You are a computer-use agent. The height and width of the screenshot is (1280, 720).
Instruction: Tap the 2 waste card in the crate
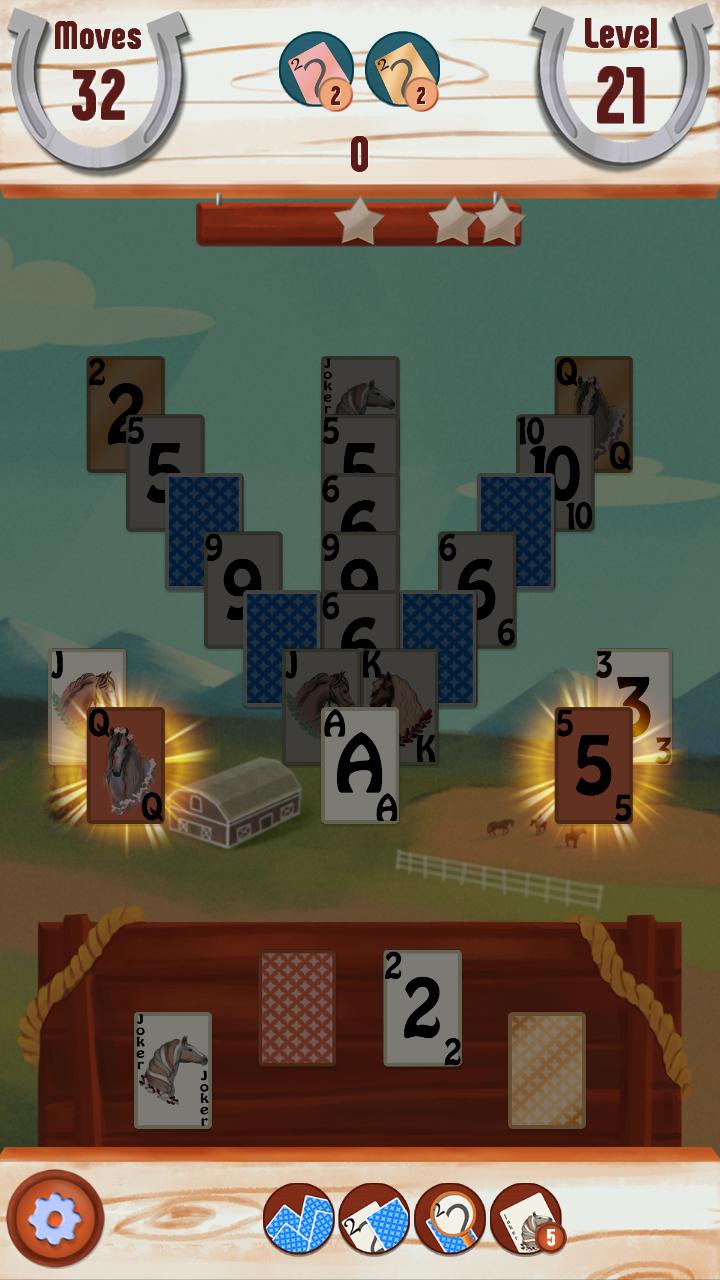[422, 1007]
